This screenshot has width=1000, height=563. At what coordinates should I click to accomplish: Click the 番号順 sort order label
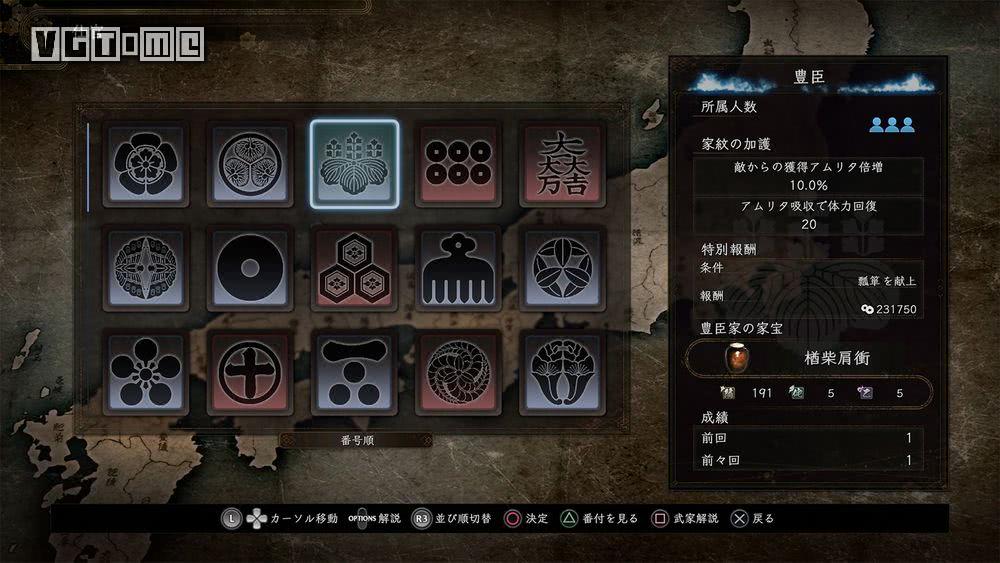[x=356, y=440]
